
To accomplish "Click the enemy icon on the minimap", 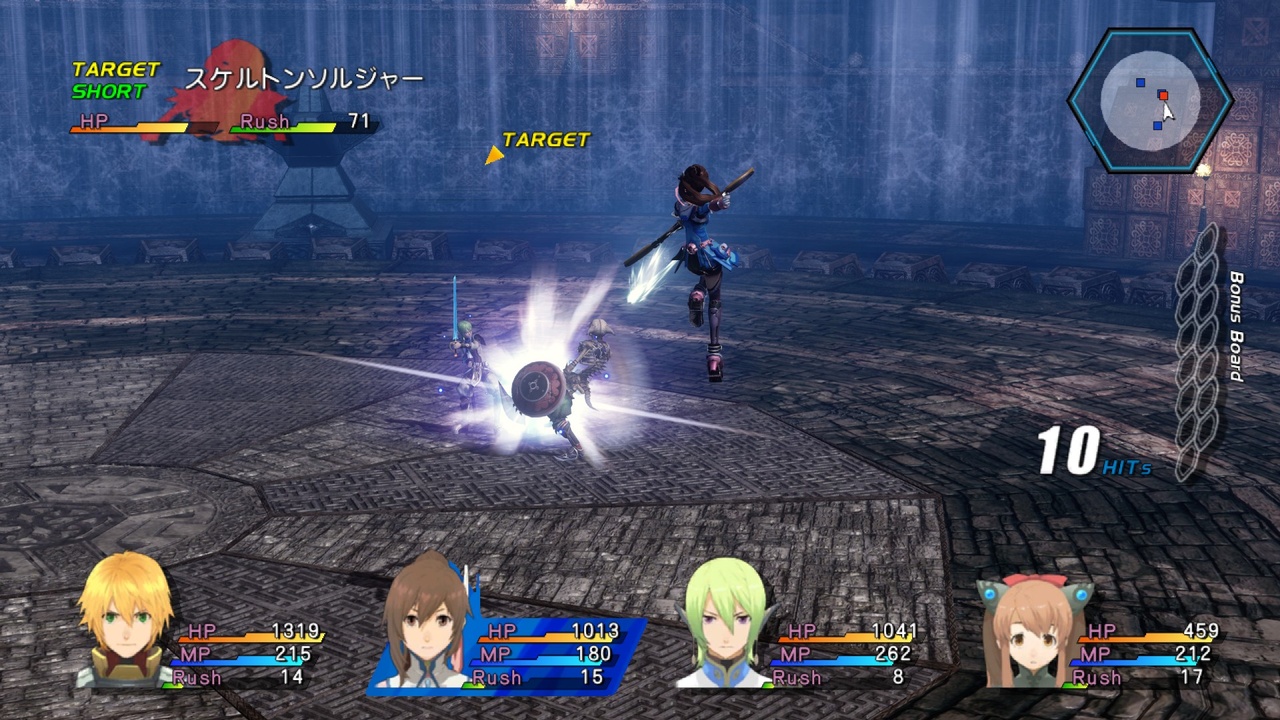I will (1164, 95).
